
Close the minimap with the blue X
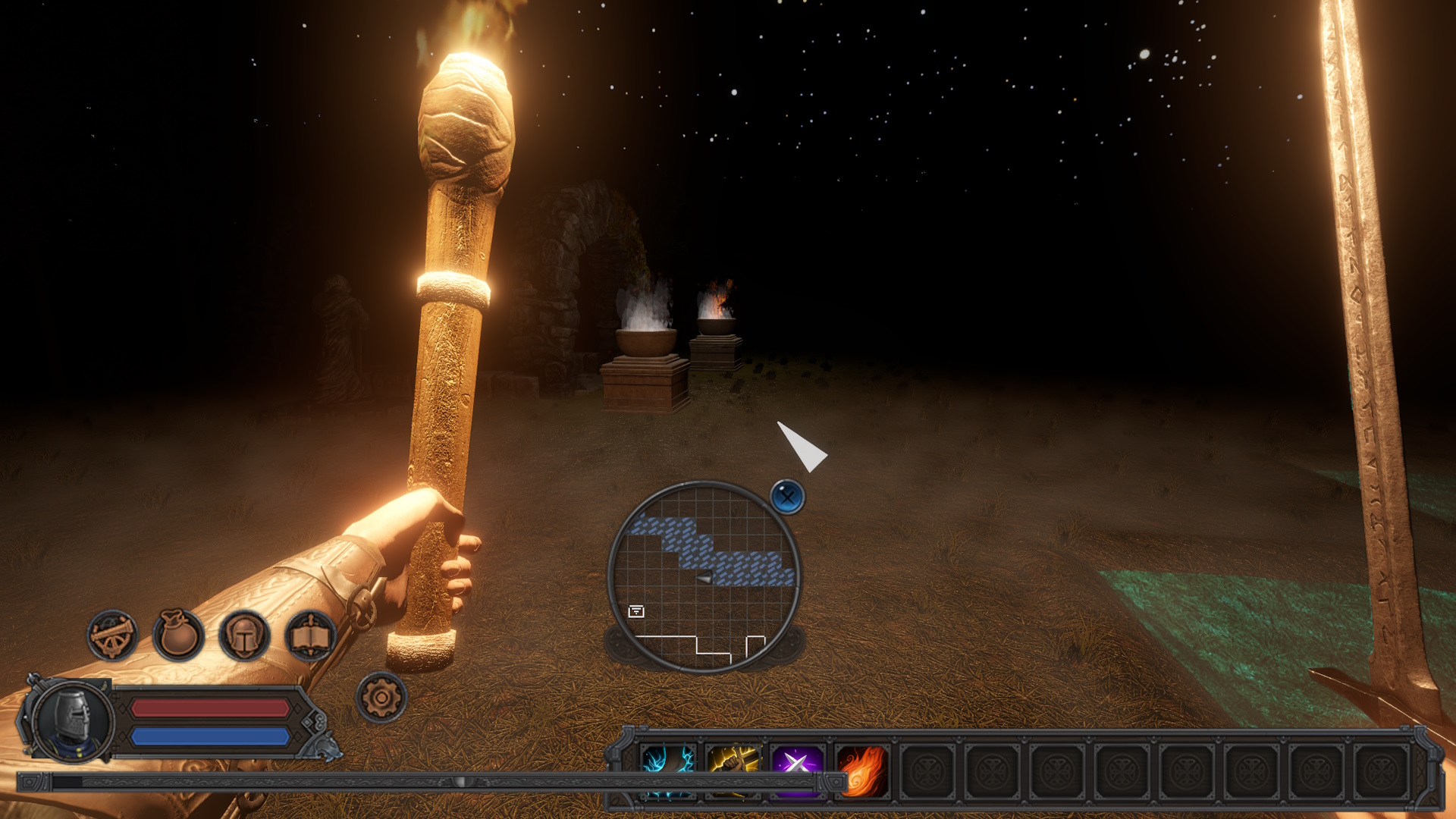pyautogui.click(x=787, y=497)
